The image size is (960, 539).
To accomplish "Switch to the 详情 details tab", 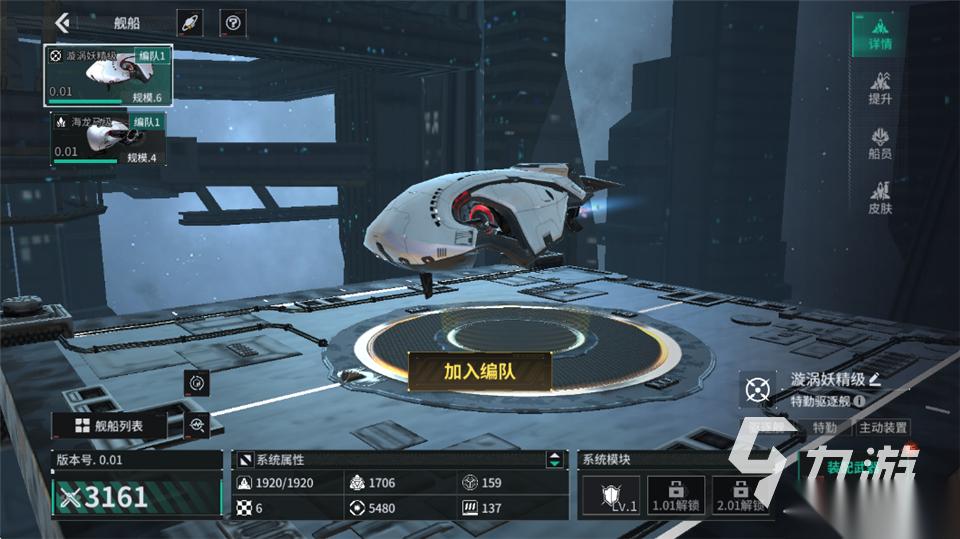I will (x=879, y=34).
